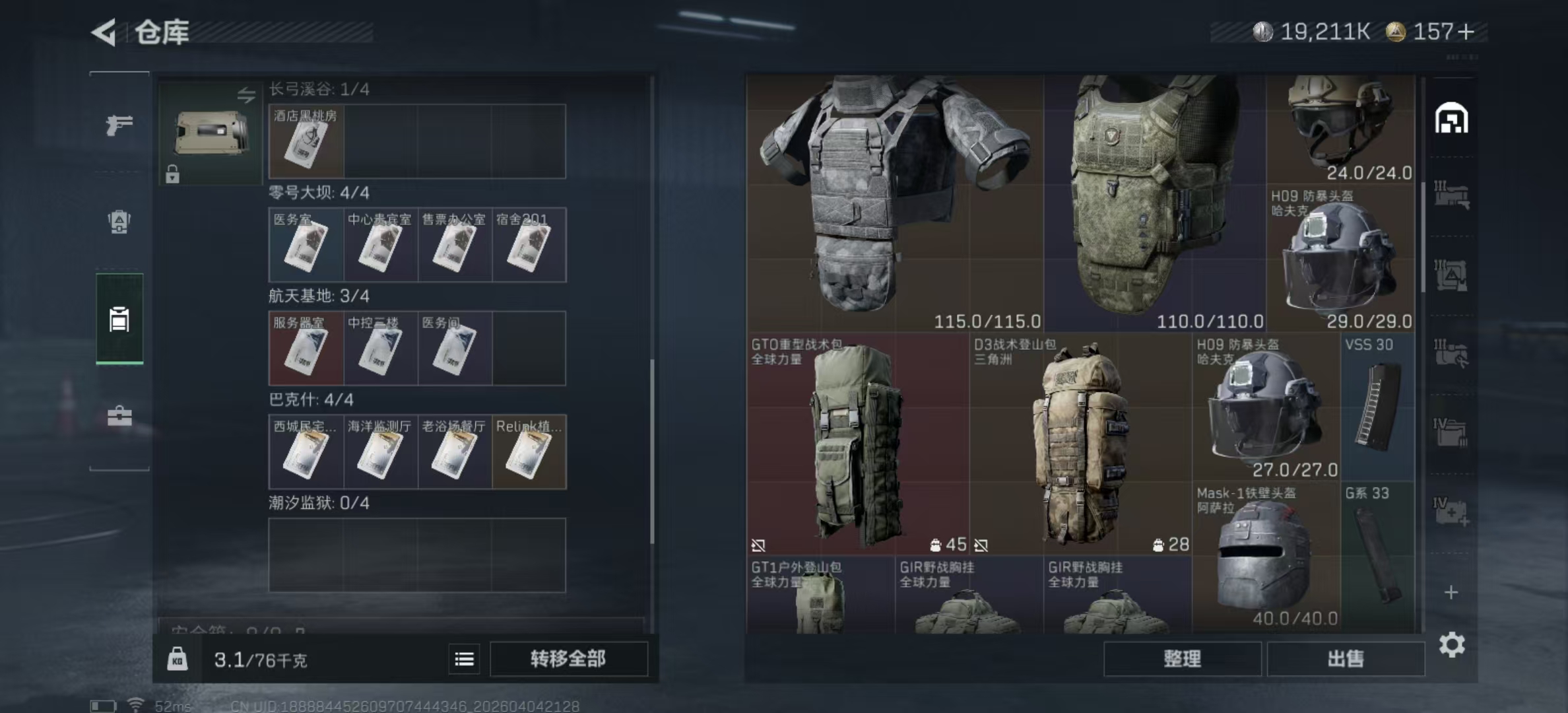Select the 酒店黑桃房 keycard
1568x713 pixels.
(306, 141)
